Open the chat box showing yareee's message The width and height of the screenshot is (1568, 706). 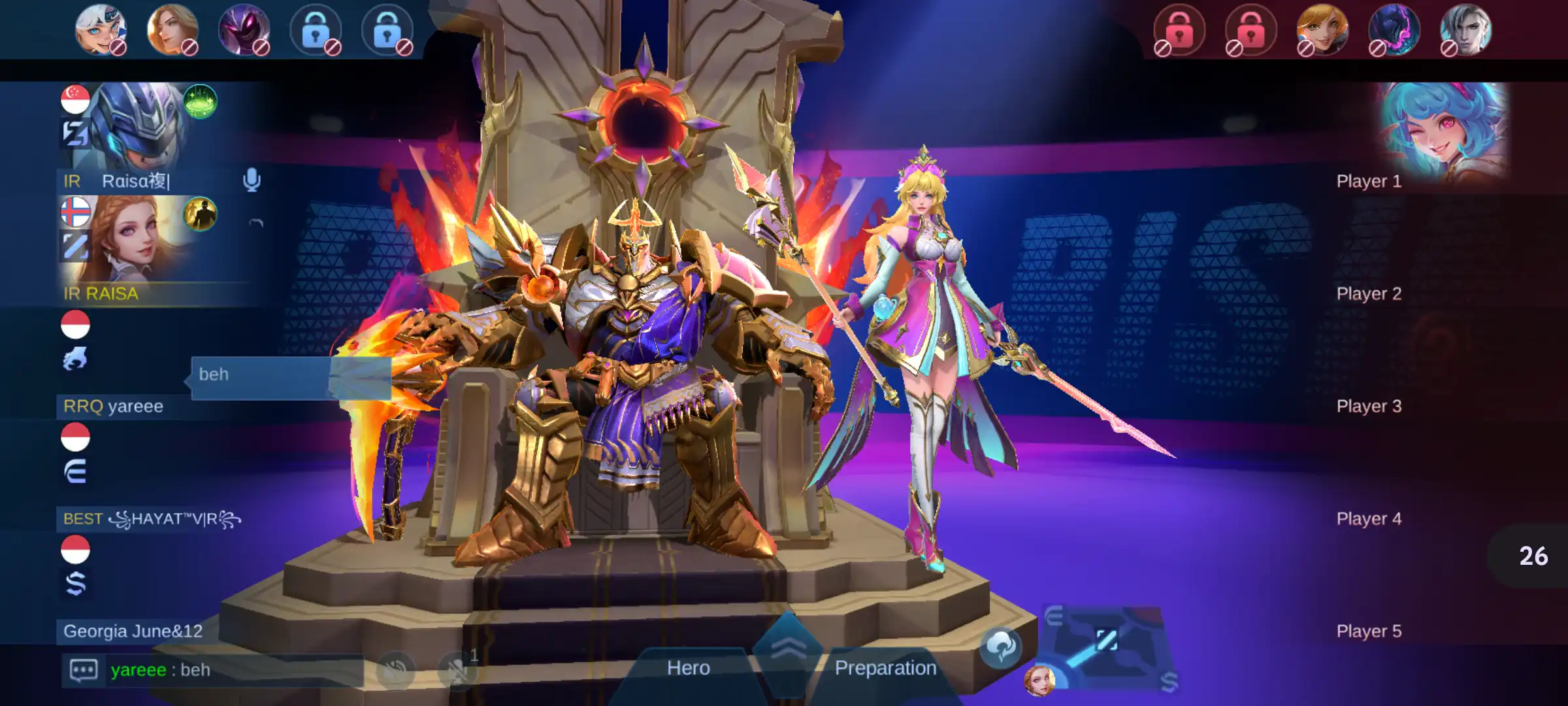click(212, 670)
